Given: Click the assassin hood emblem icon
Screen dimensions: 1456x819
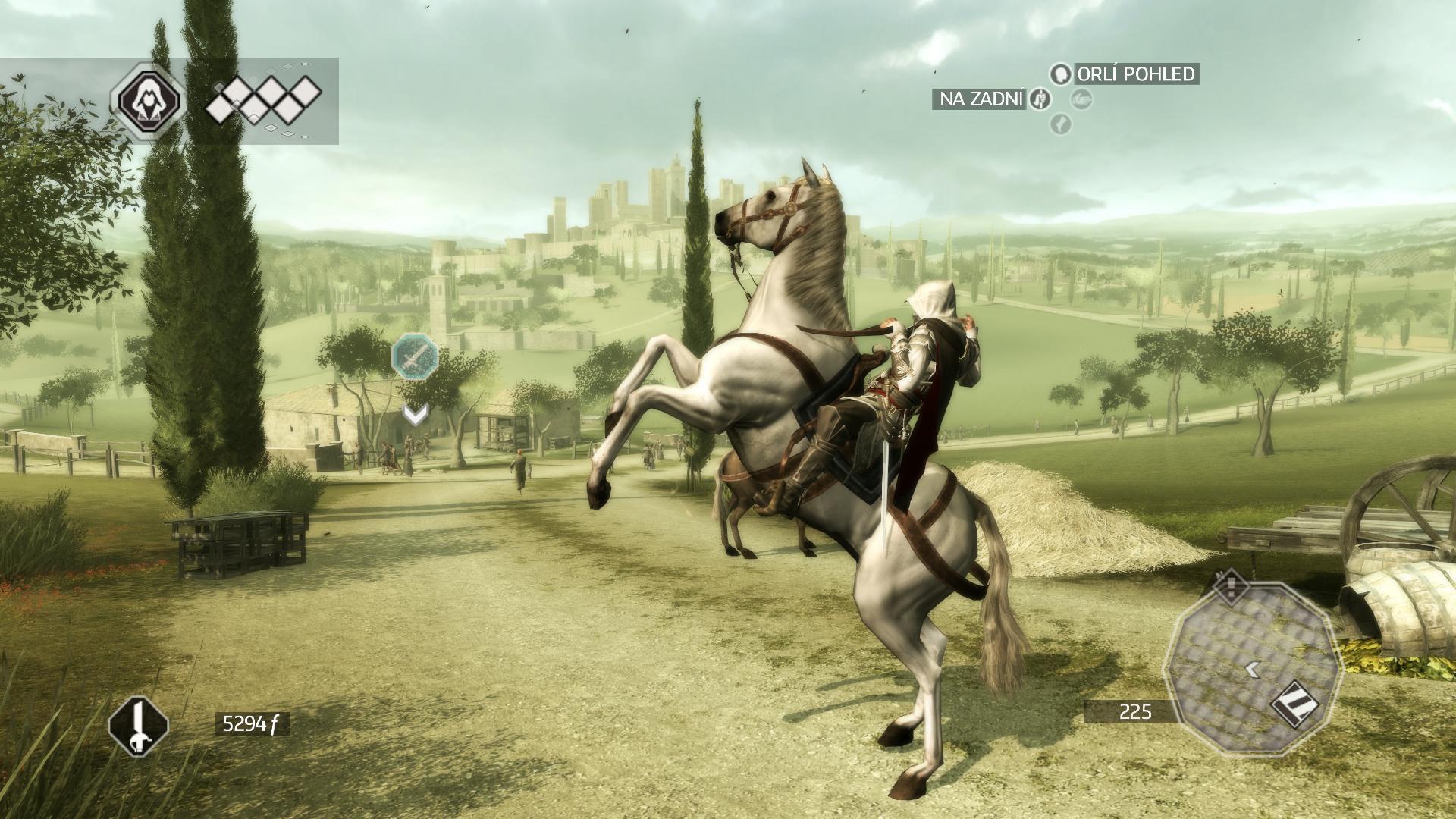Looking at the screenshot, I should (x=147, y=99).
